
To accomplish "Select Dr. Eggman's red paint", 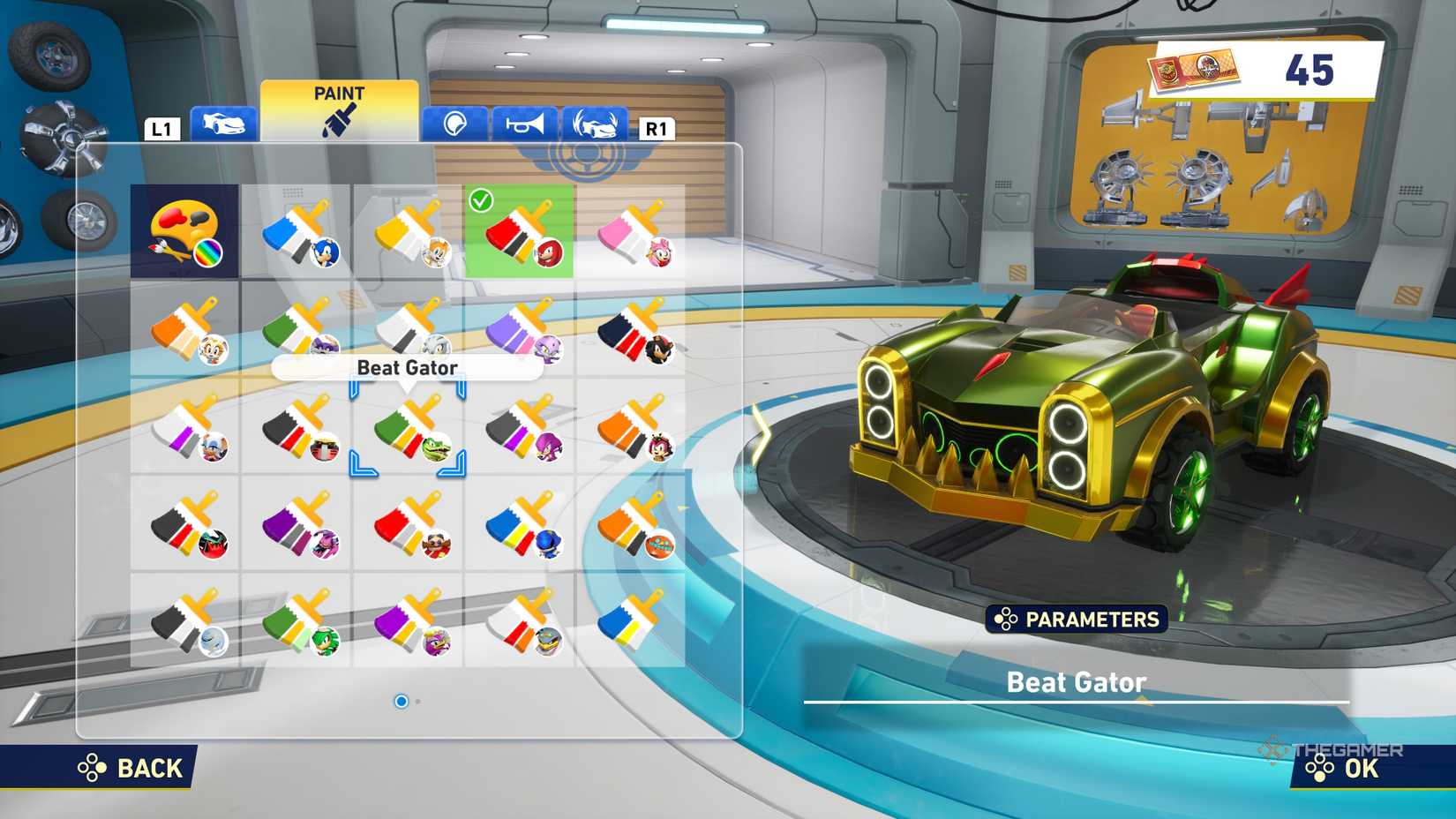I will point(409,530).
